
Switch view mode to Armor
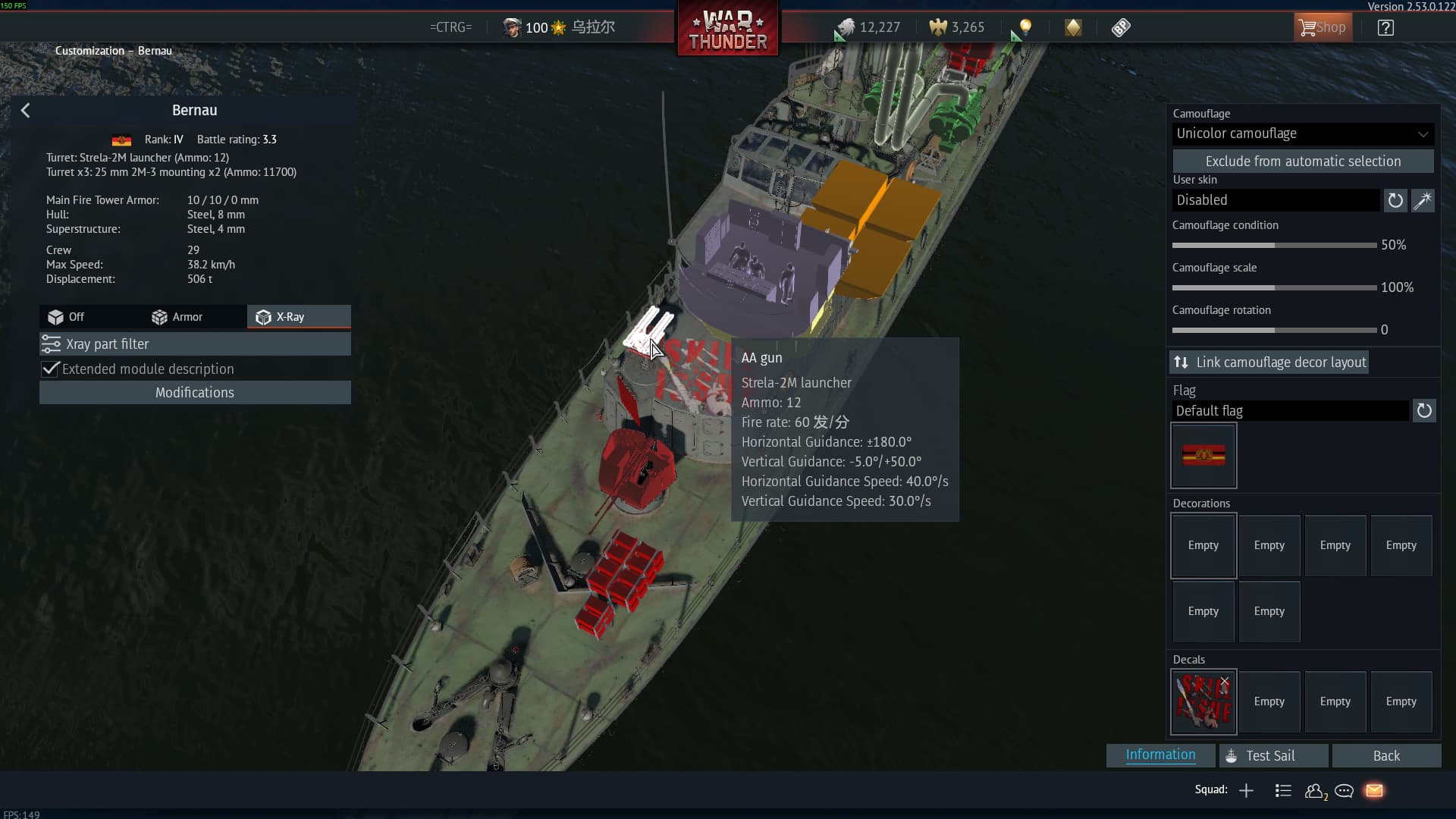177,317
